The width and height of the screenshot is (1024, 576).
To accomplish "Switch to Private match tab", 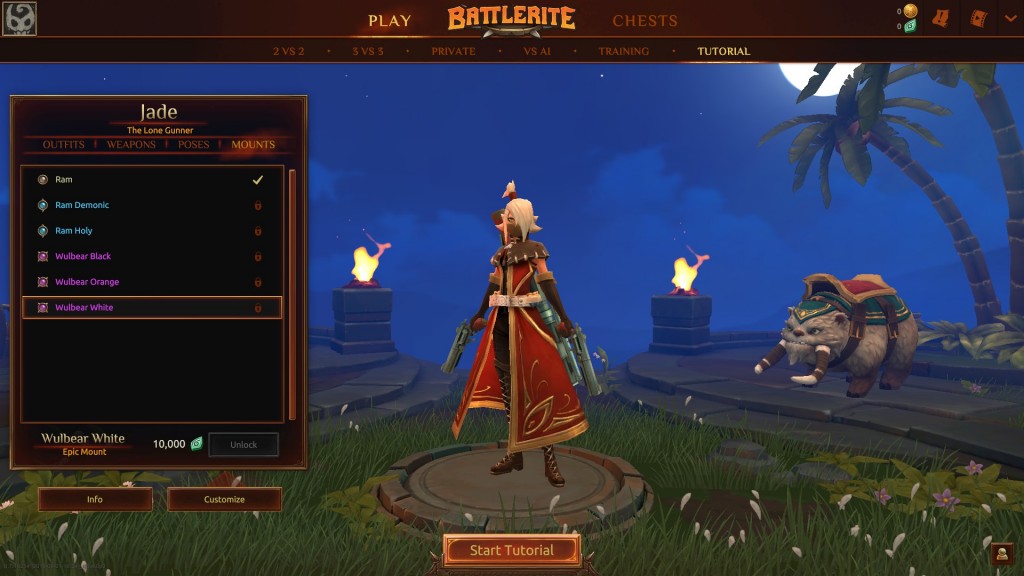I will click(x=453, y=51).
